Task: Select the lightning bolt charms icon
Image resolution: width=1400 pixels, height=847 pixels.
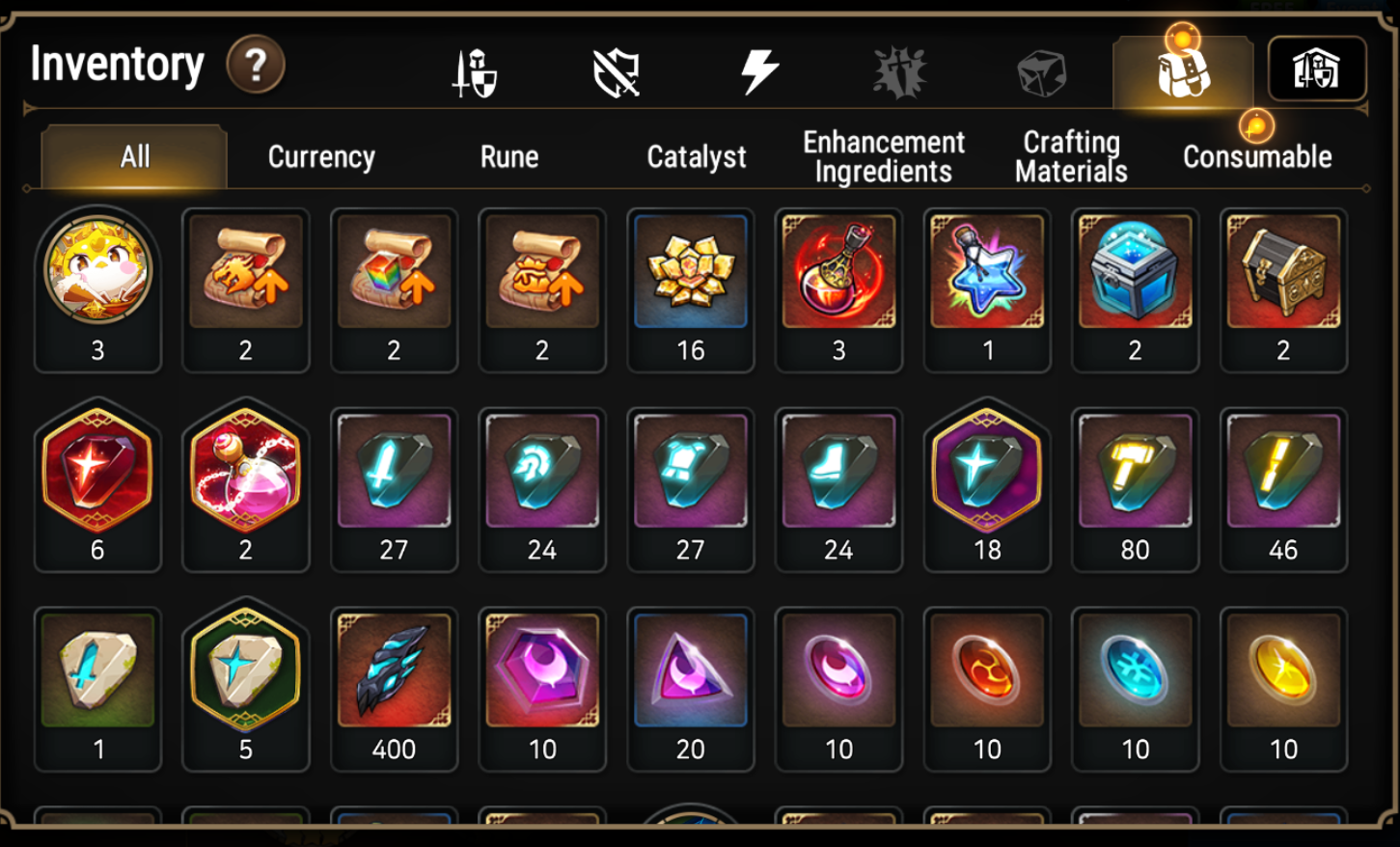Action: [759, 68]
